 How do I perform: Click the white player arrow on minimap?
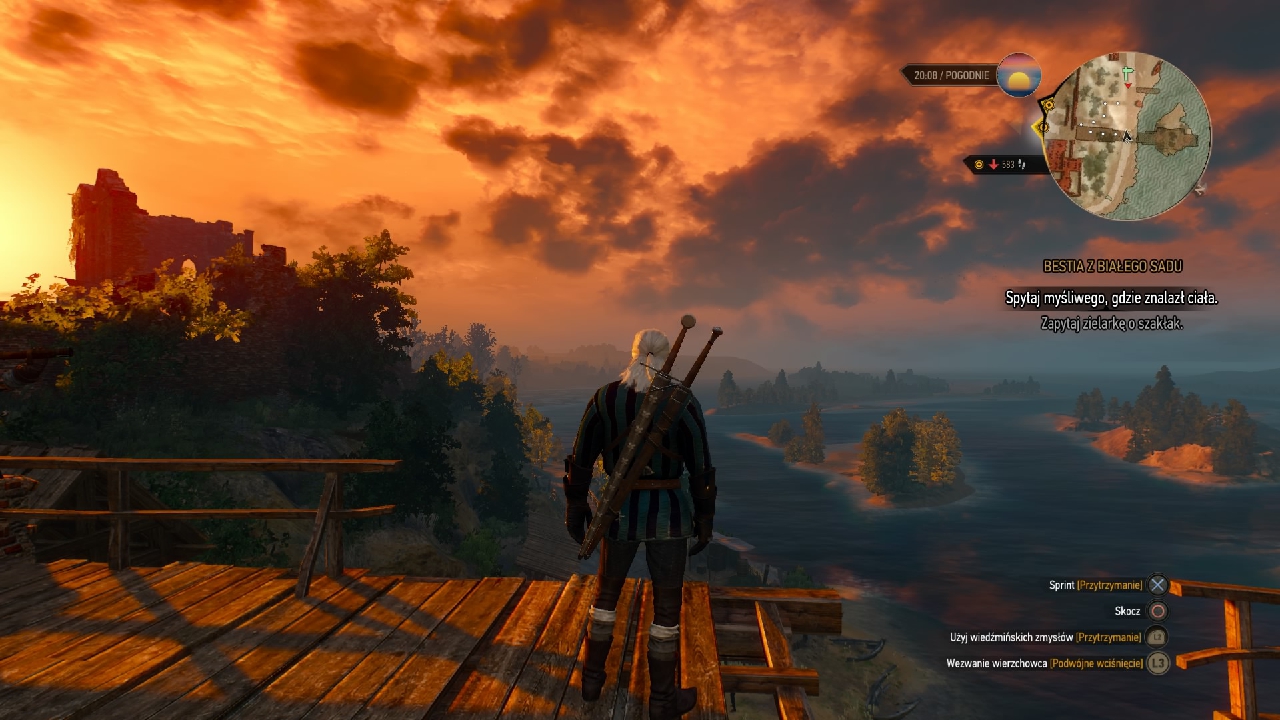click(x=1127, y=136)
